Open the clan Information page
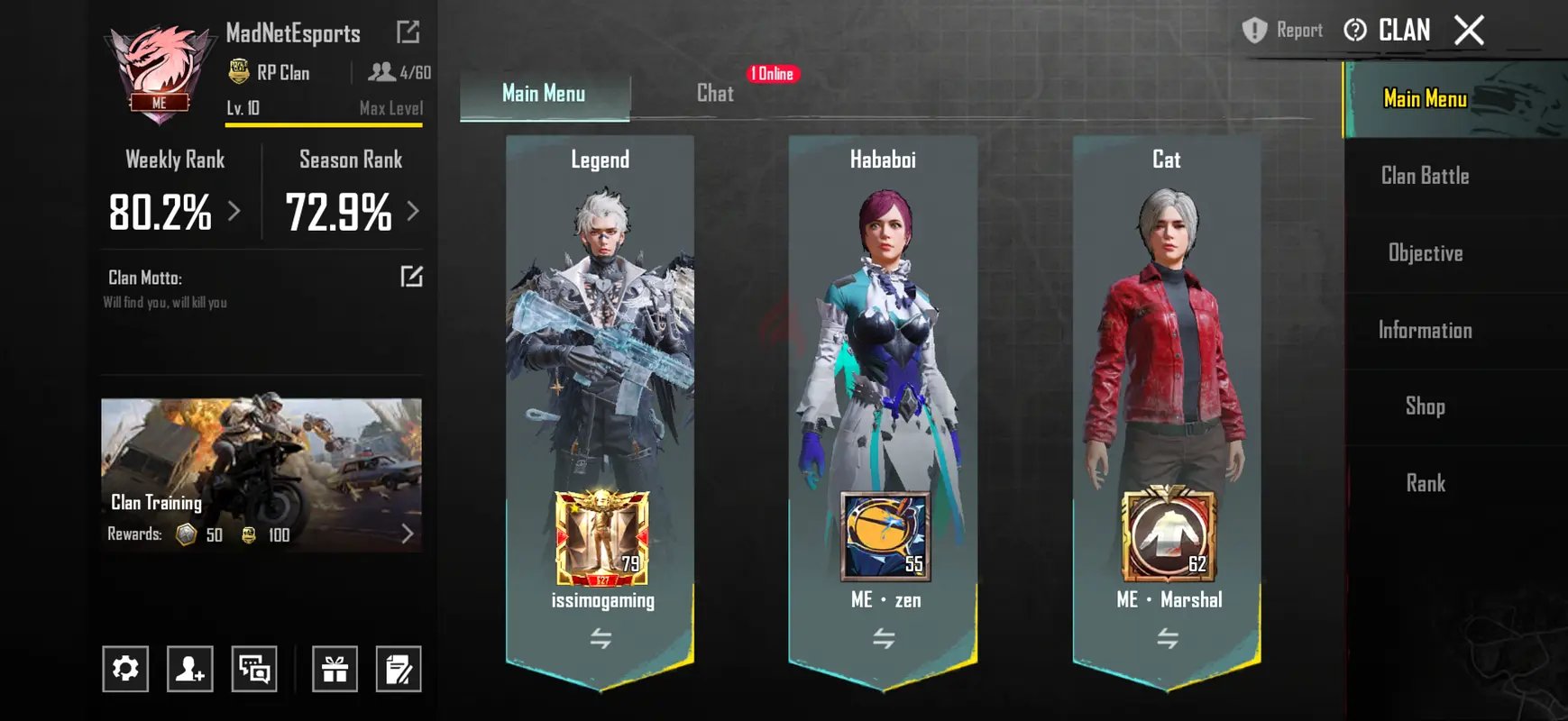The width and height of the screenshot is (1568, 721). click(x=1425, y=331)
